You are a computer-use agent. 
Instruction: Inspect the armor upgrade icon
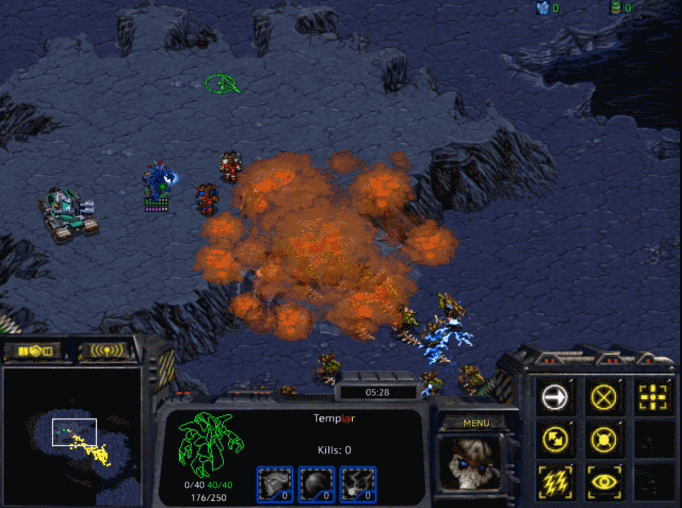pos(275,484)
